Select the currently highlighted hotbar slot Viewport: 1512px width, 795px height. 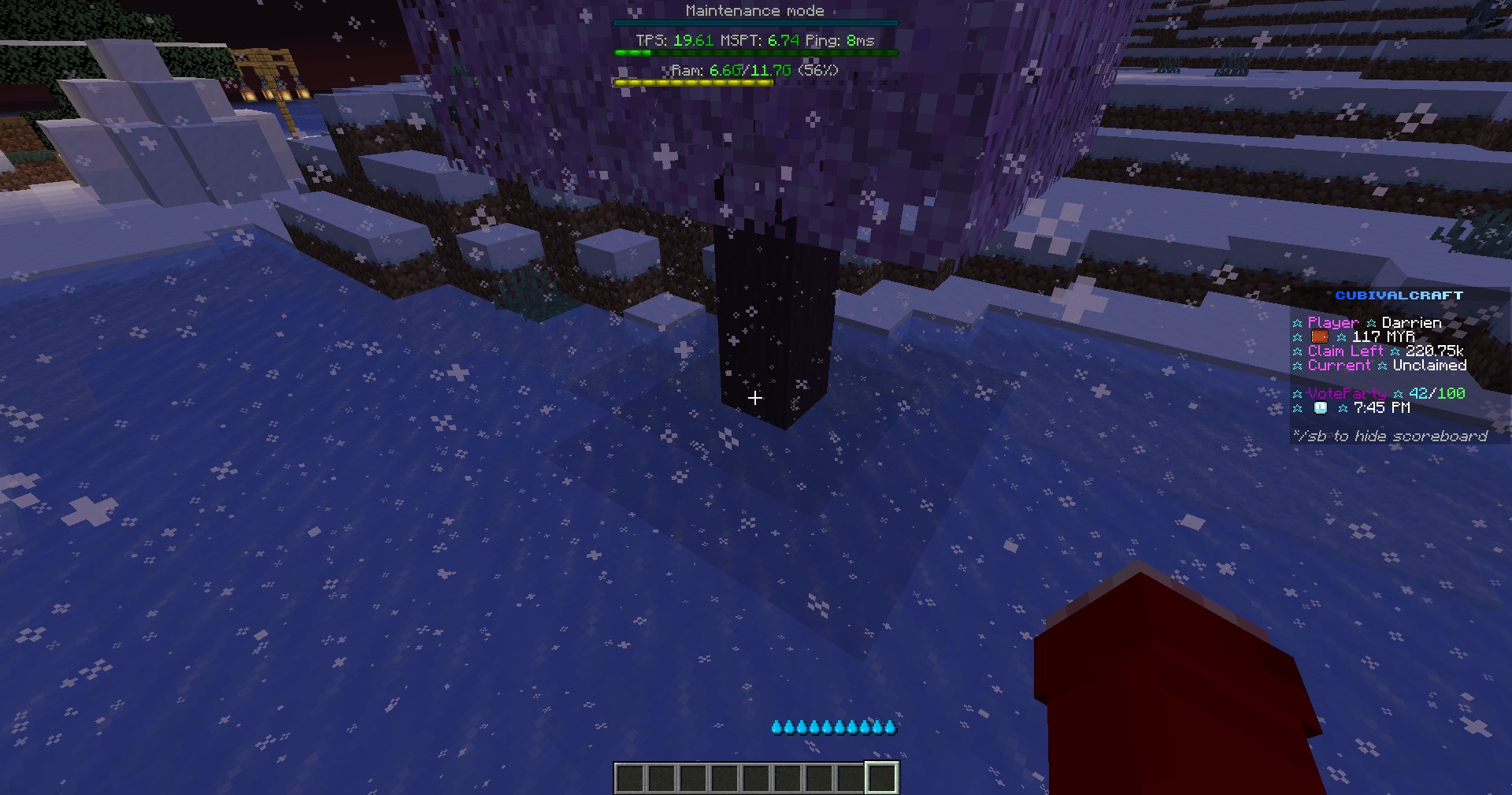point(880,775)
